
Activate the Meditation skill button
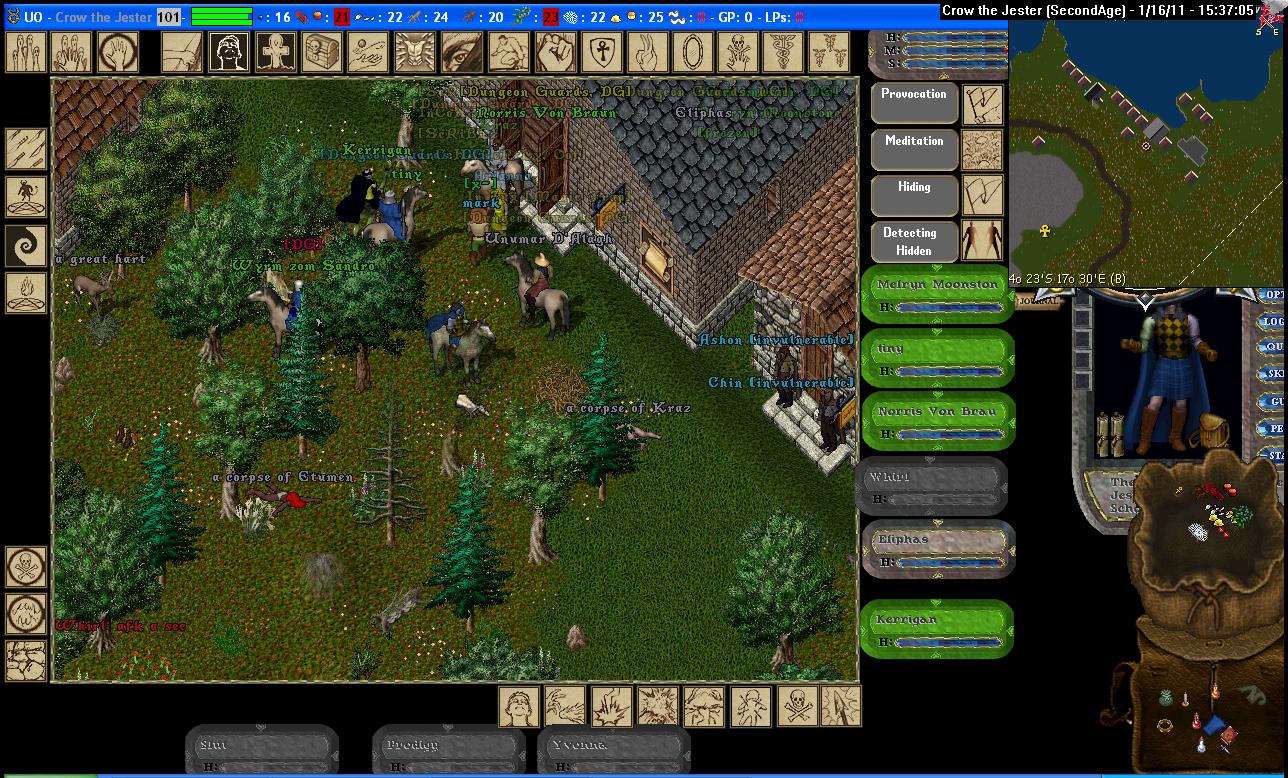coord(914,150)
